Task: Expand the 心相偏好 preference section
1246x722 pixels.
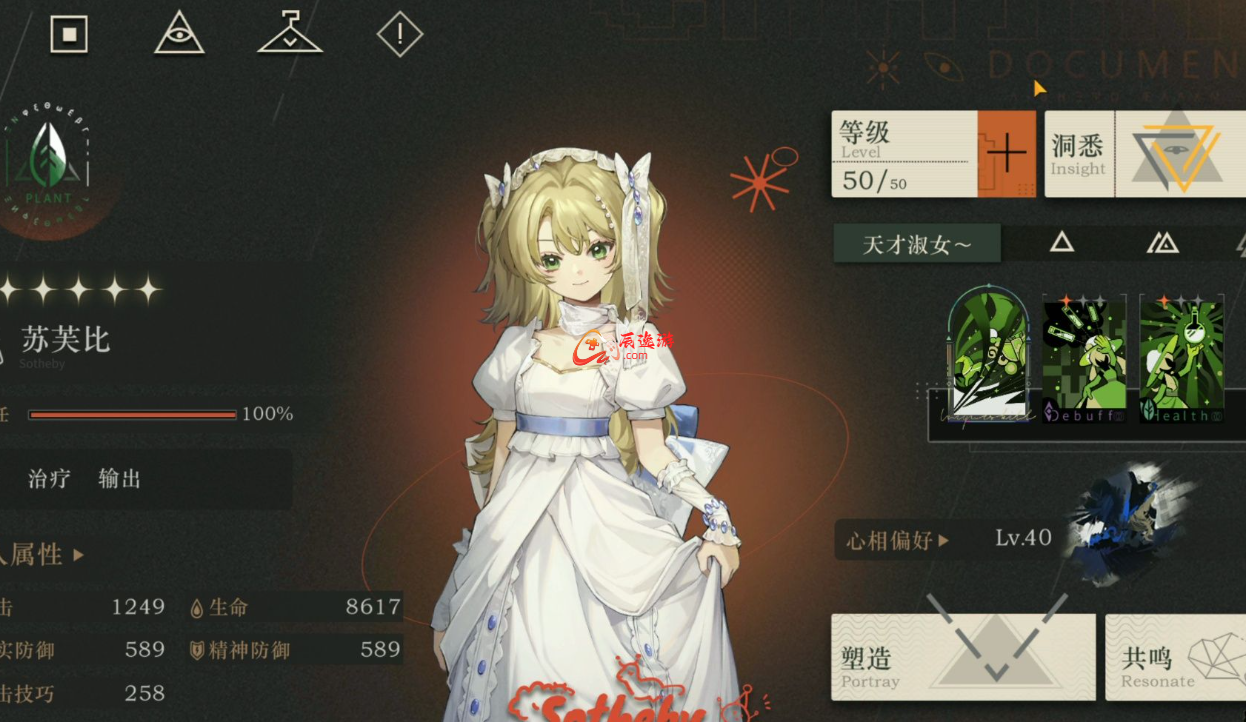Action: coord(897,541)
